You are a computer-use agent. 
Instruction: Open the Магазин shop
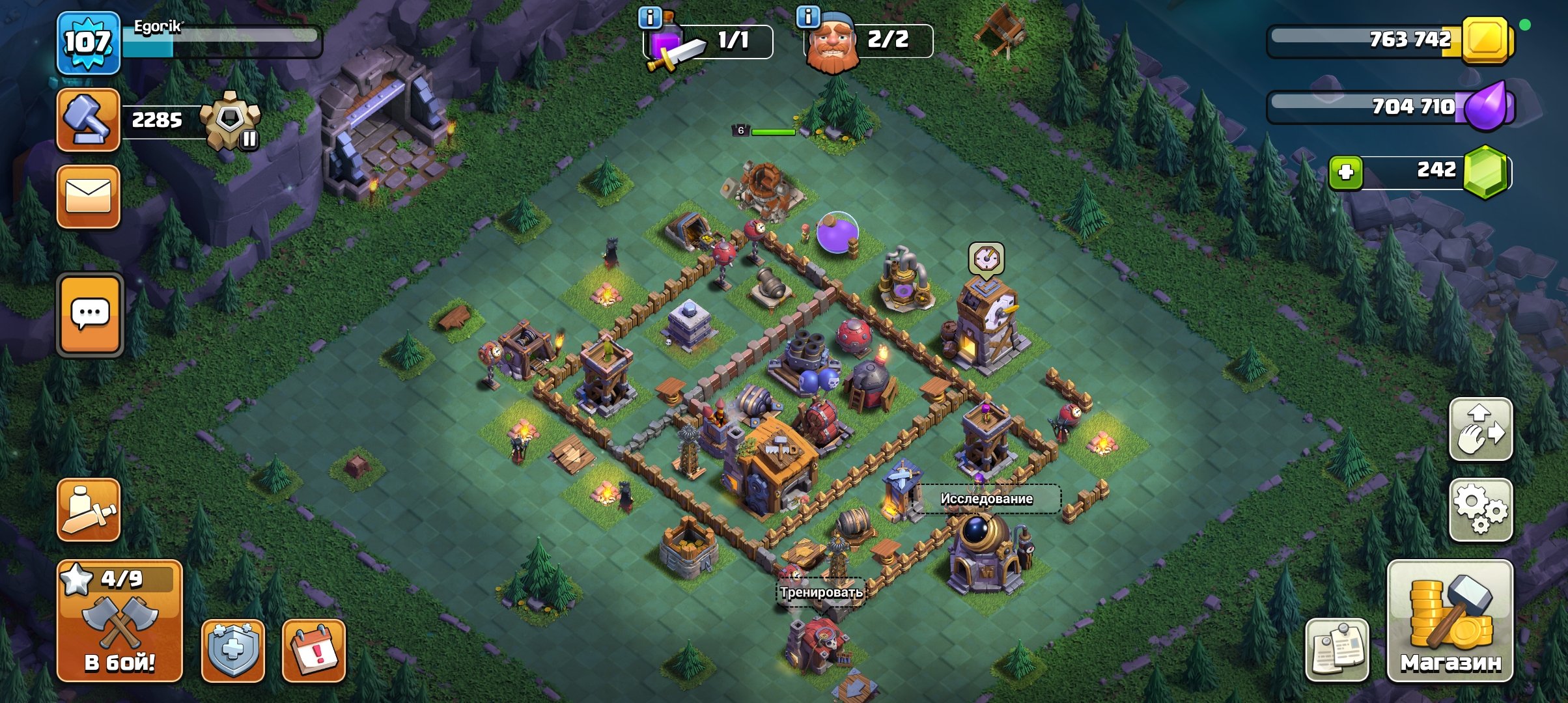(1450, 620)
